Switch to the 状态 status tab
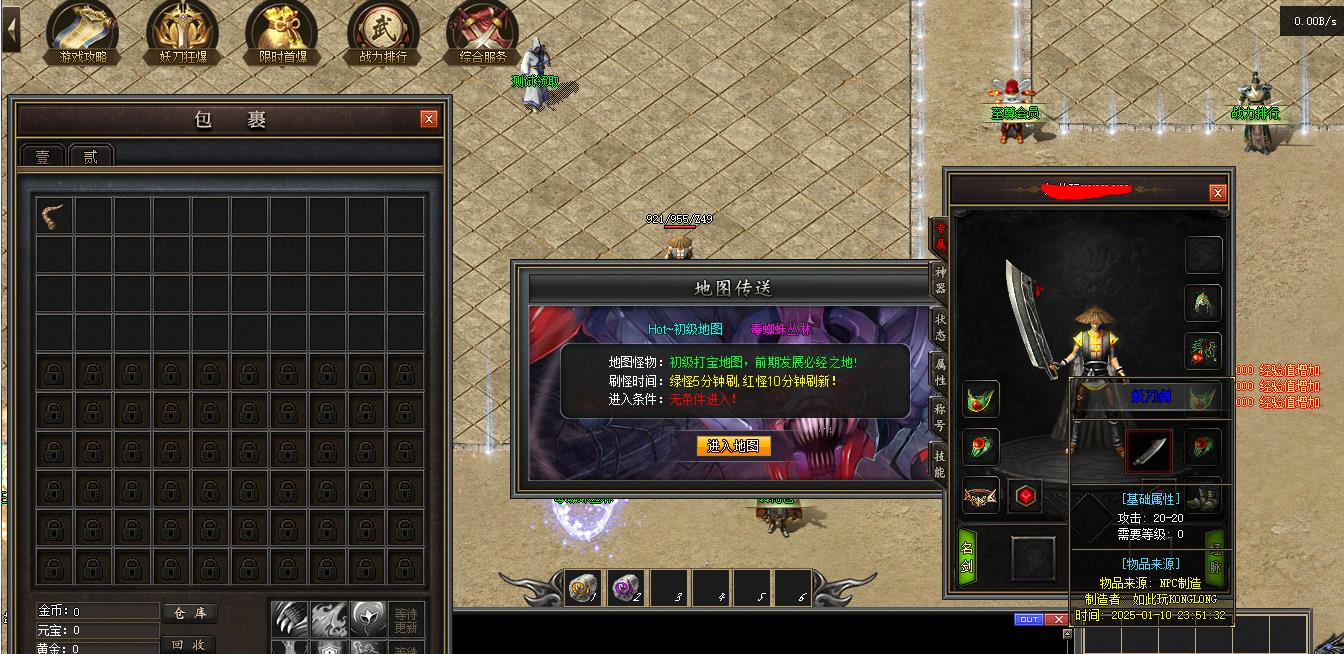1344x654 pixels. click(x=940, y=327)
